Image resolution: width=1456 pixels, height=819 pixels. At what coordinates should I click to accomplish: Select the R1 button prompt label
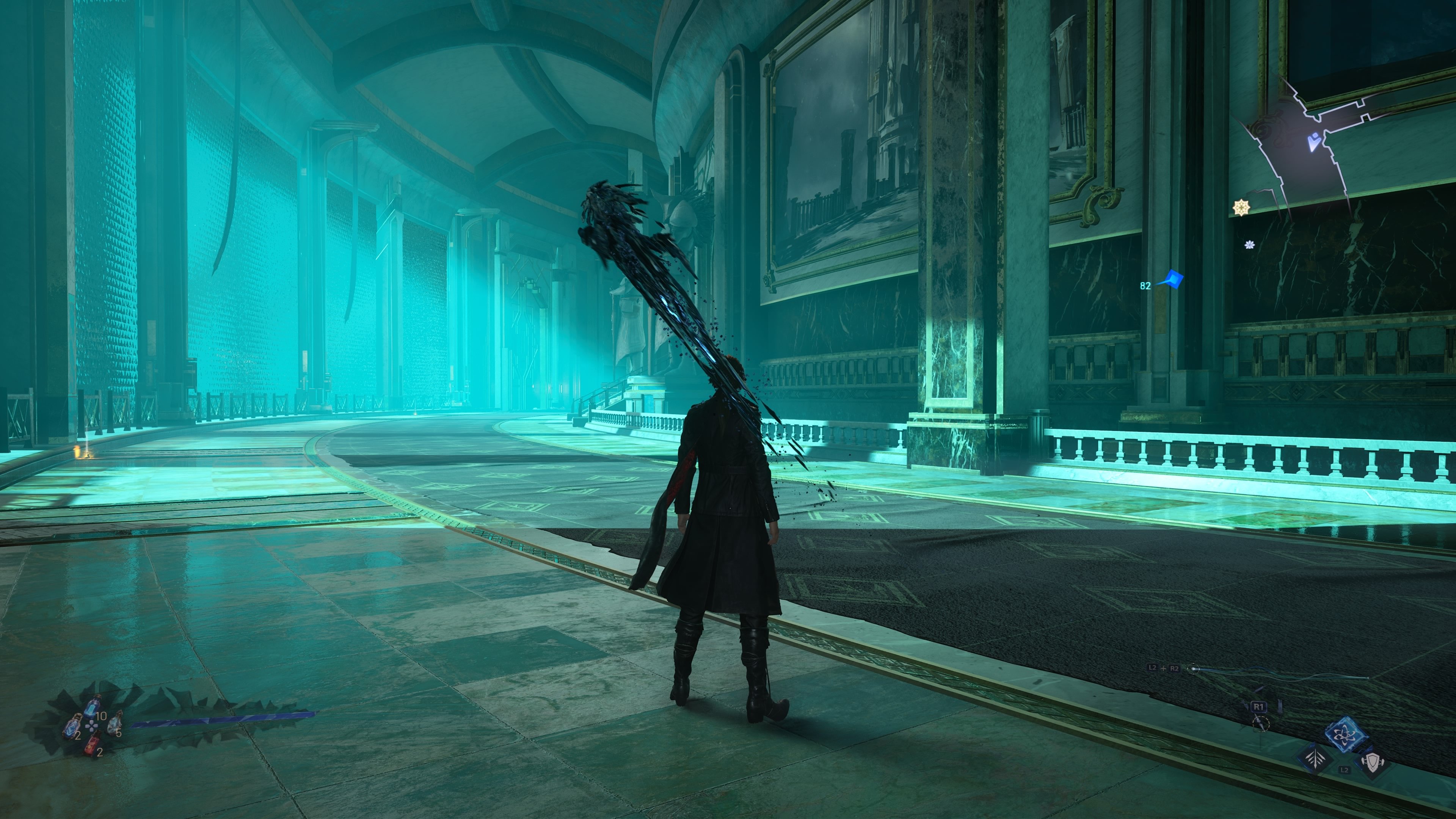[1259, 707]
